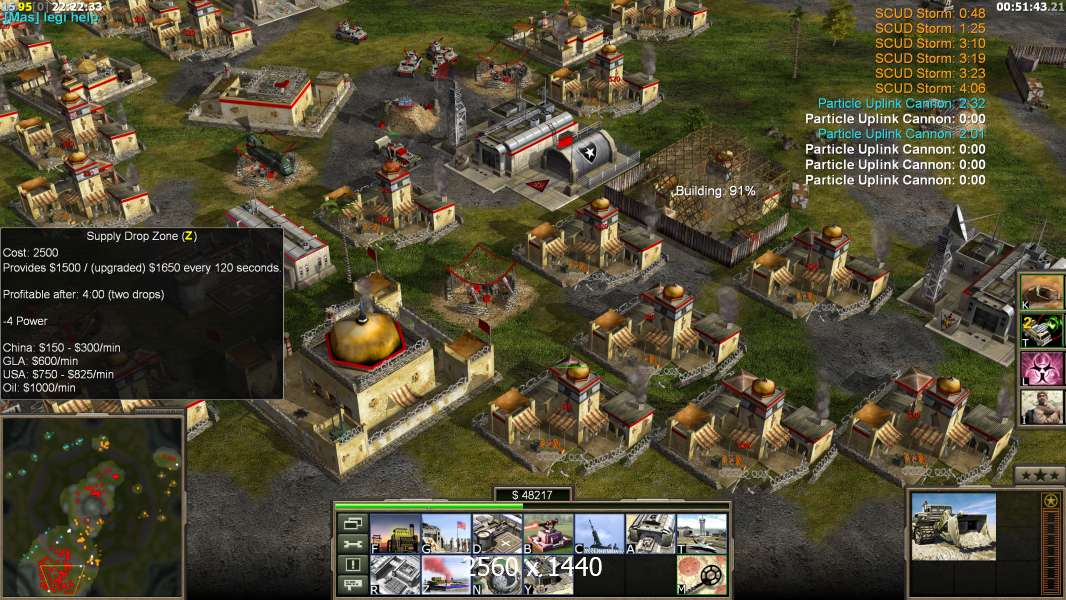Open the three-star General's Powers button
This screenshot has height=600, width=1066.
[1039, 475]
